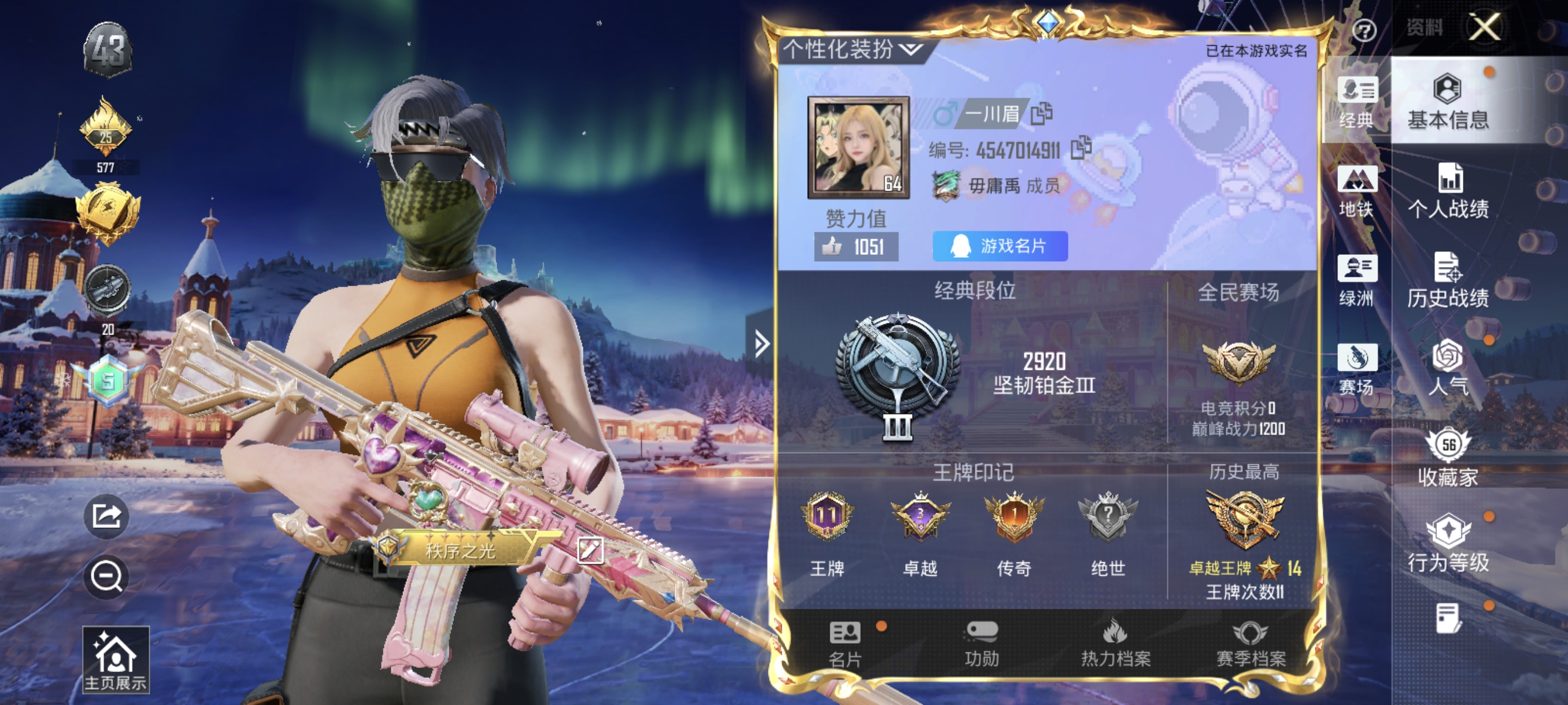Like the player via thumbs-up 1051
This screenshot has height=705, width=1568.
tap(856, 246)
